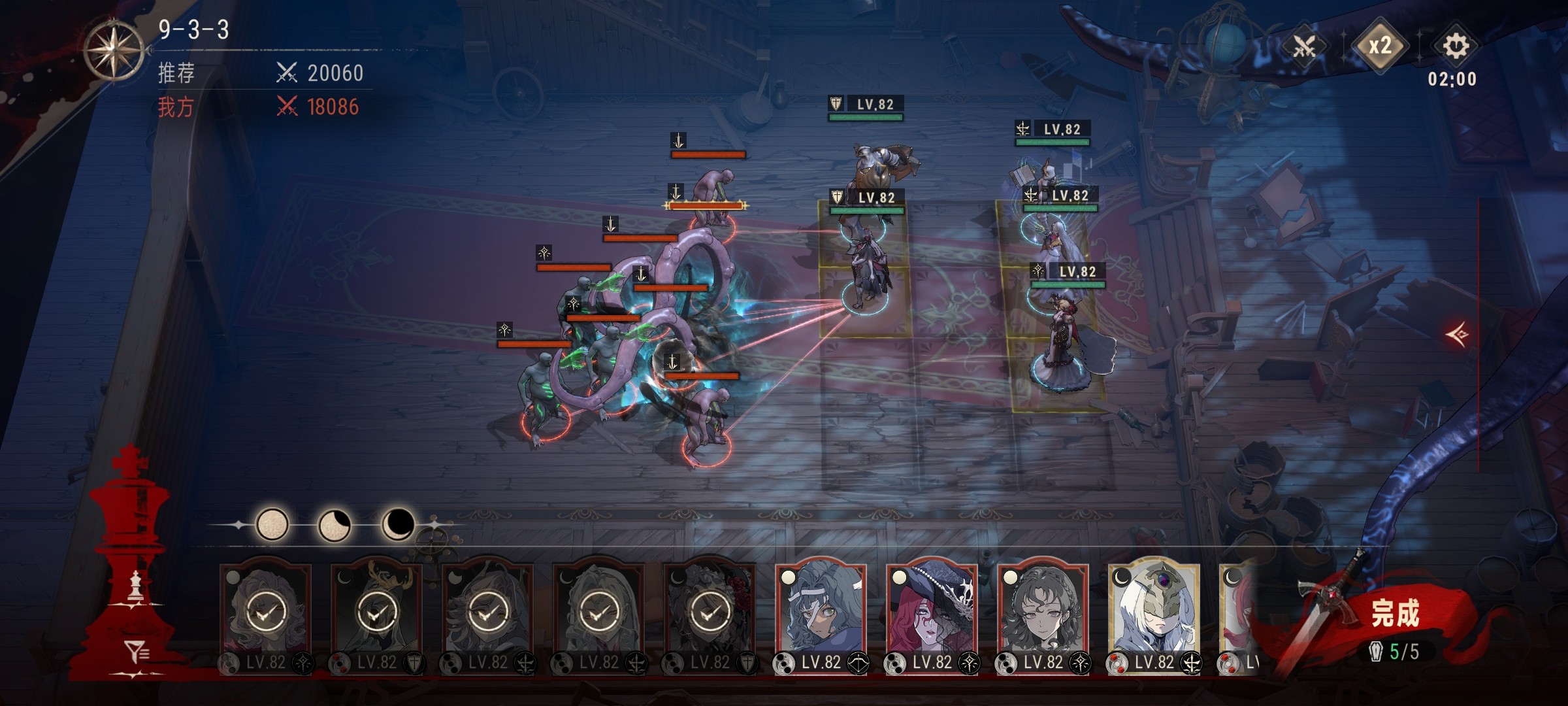The width and height of the screenshot is (1568, 706).
Task: Expand the red arrow side panel
Action: pos(1458,335)
